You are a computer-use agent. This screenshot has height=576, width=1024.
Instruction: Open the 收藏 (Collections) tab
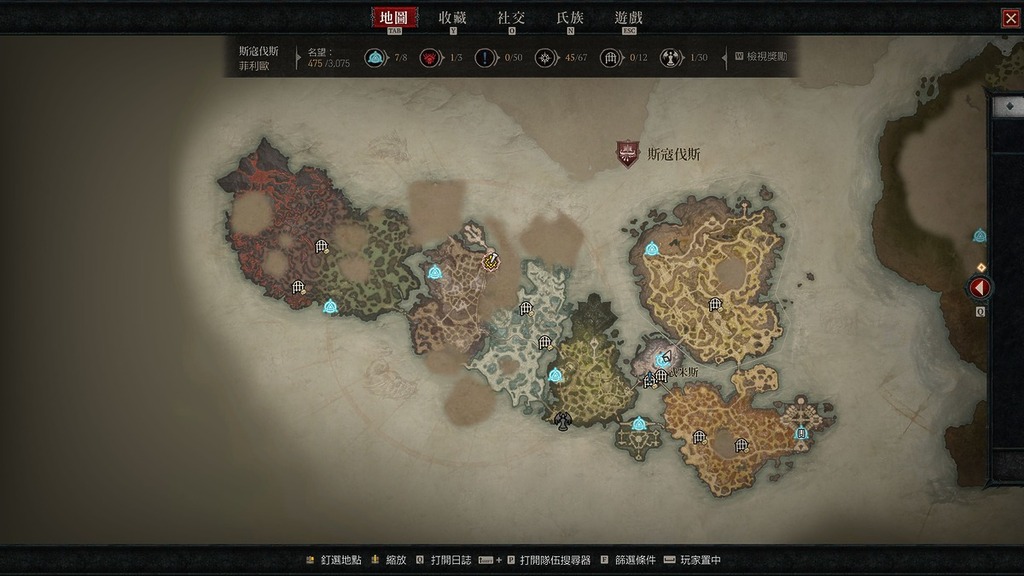coord(452,18)
